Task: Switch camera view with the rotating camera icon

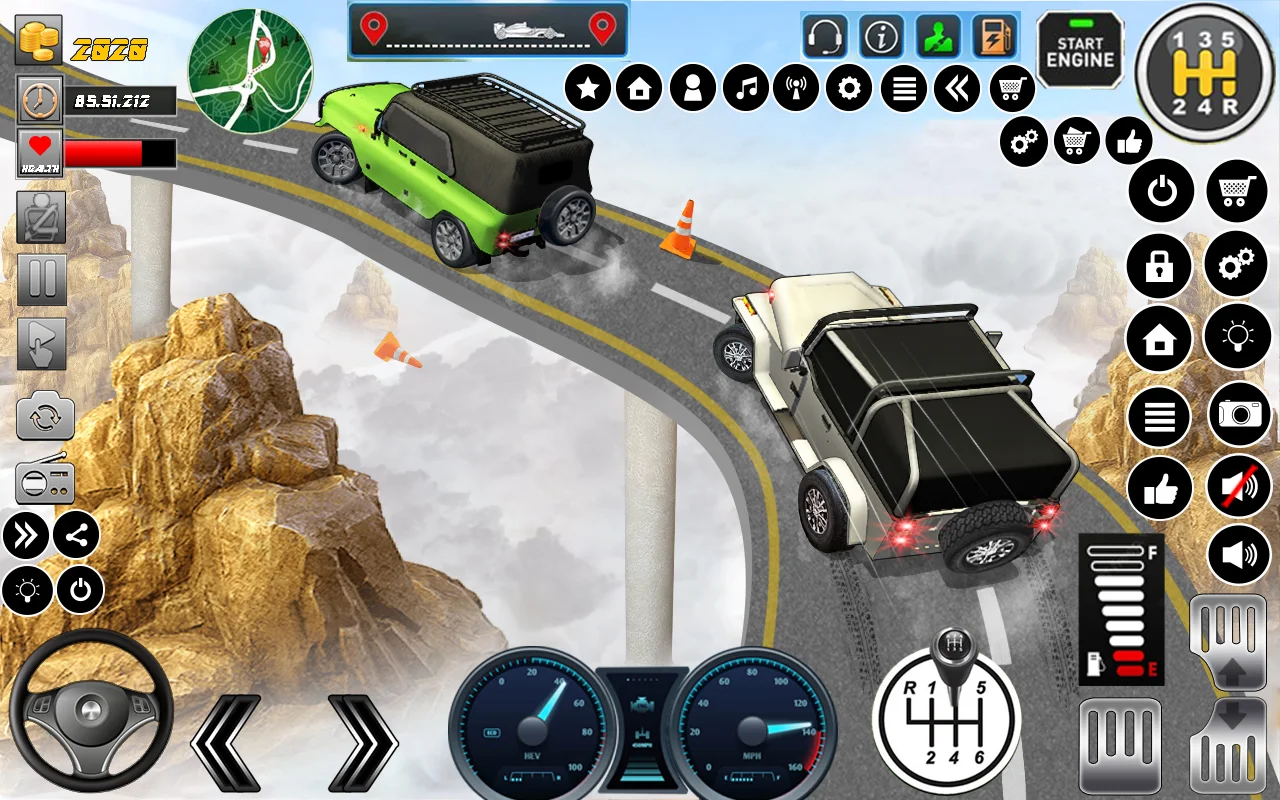Action: (45, 418)
